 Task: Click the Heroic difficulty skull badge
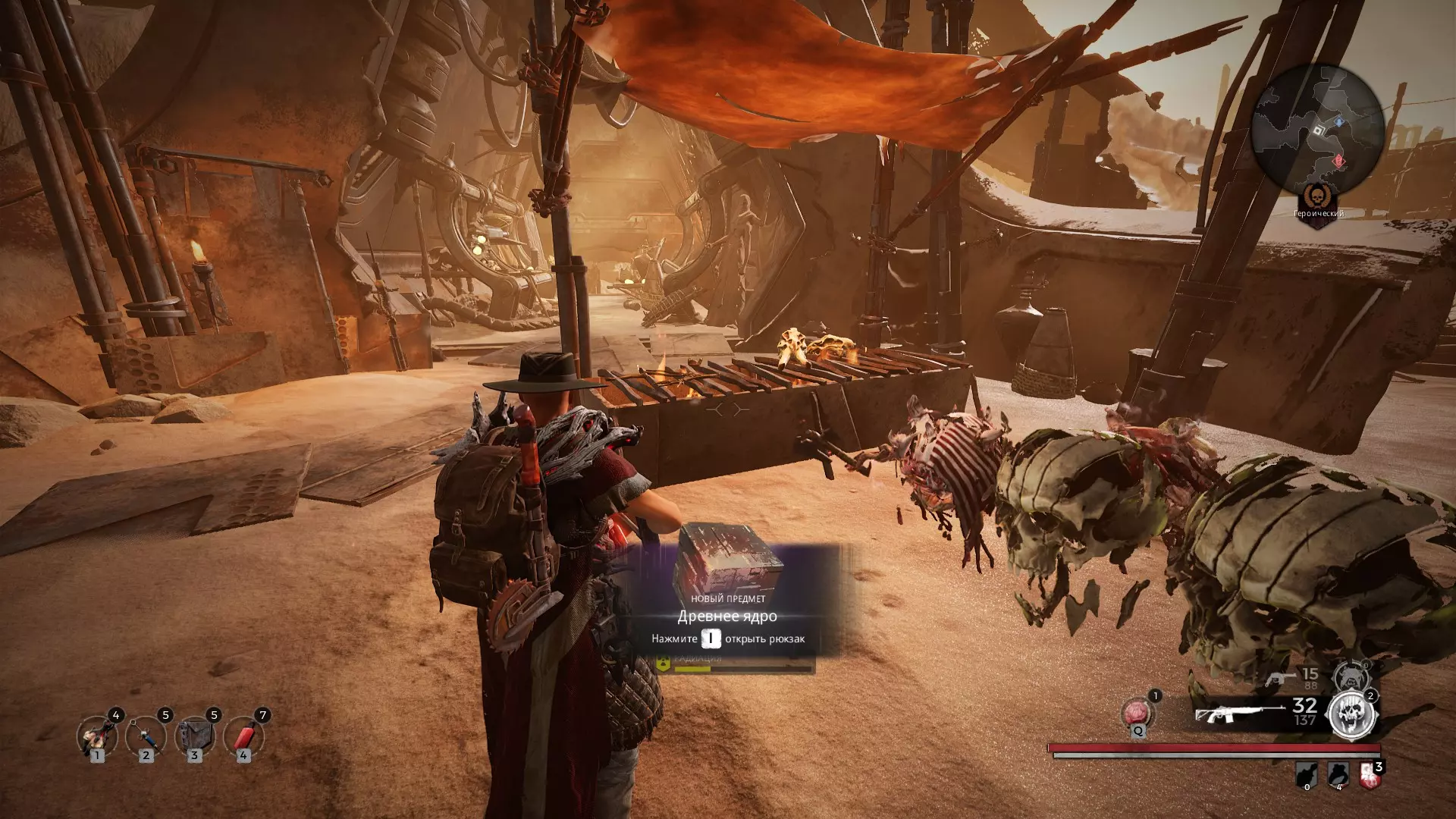tap(1319, 197)
